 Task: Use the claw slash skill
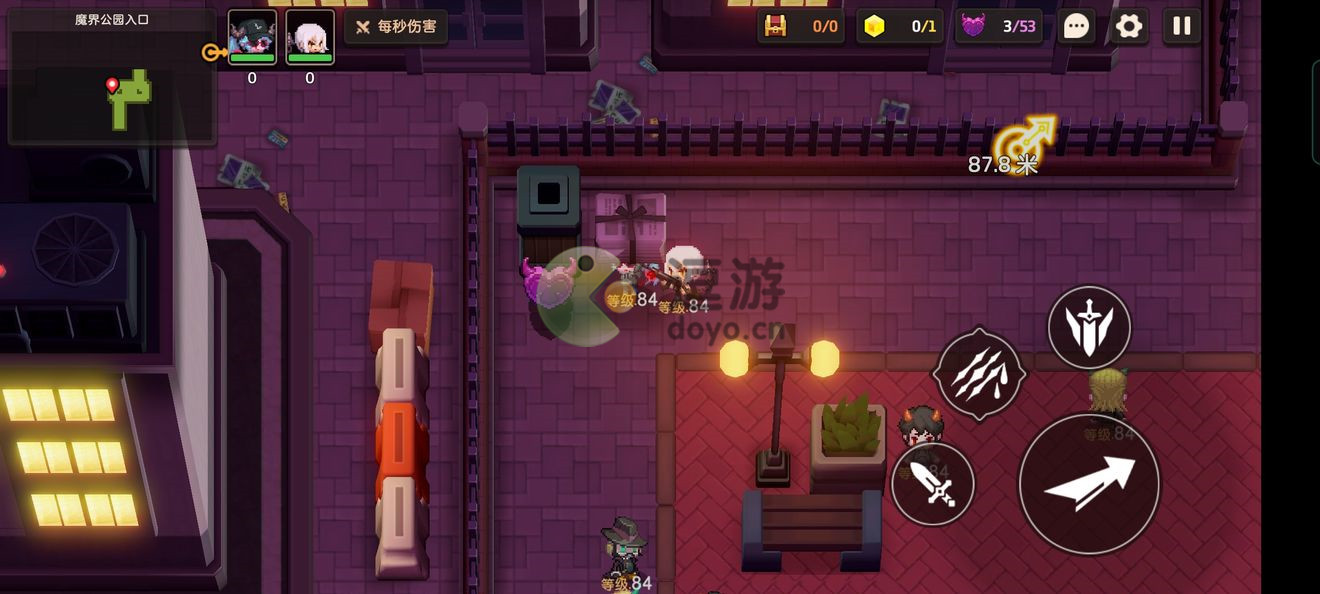[979, 374]
